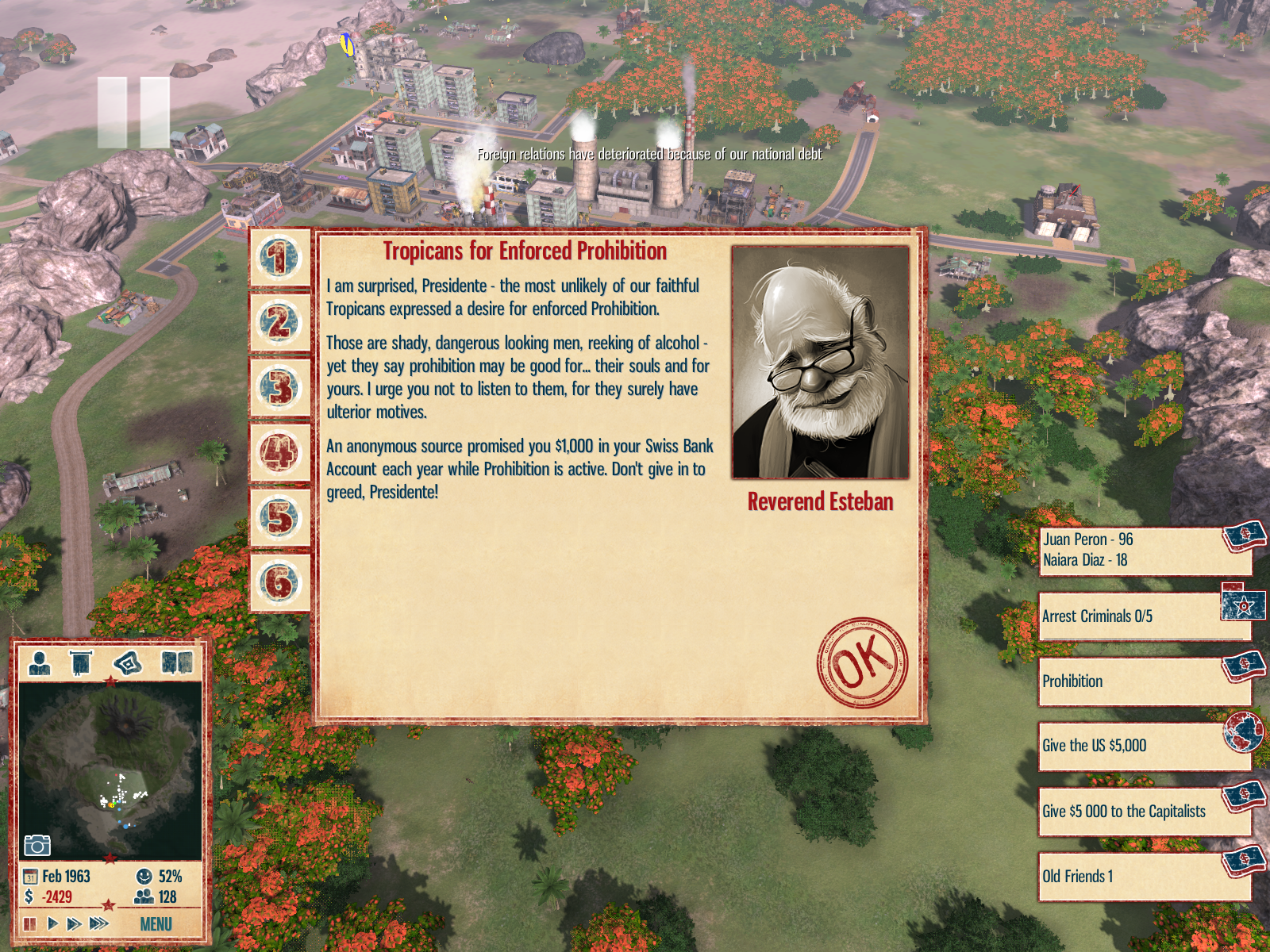Open the MENU button
1270x952 pixels.
156,924
